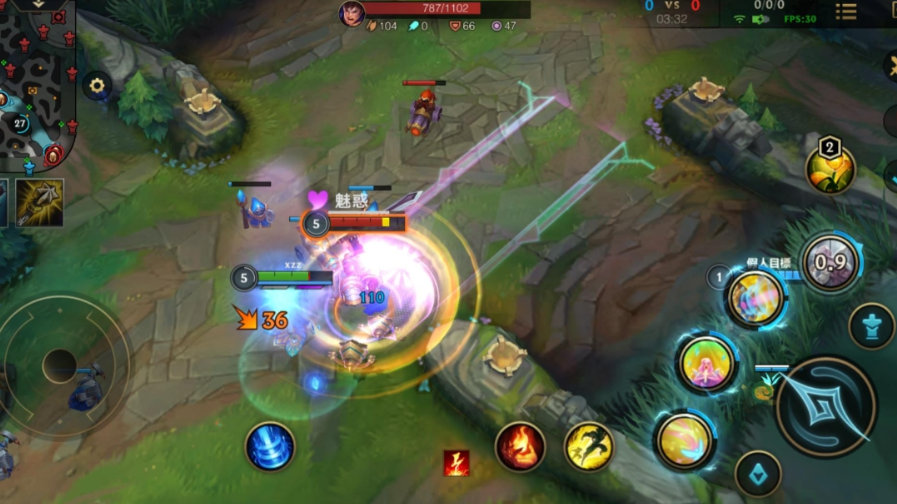This screenshot has height=504, width=897.
Task: Buy the suggested mace item
Action: (x=40, y=202)
